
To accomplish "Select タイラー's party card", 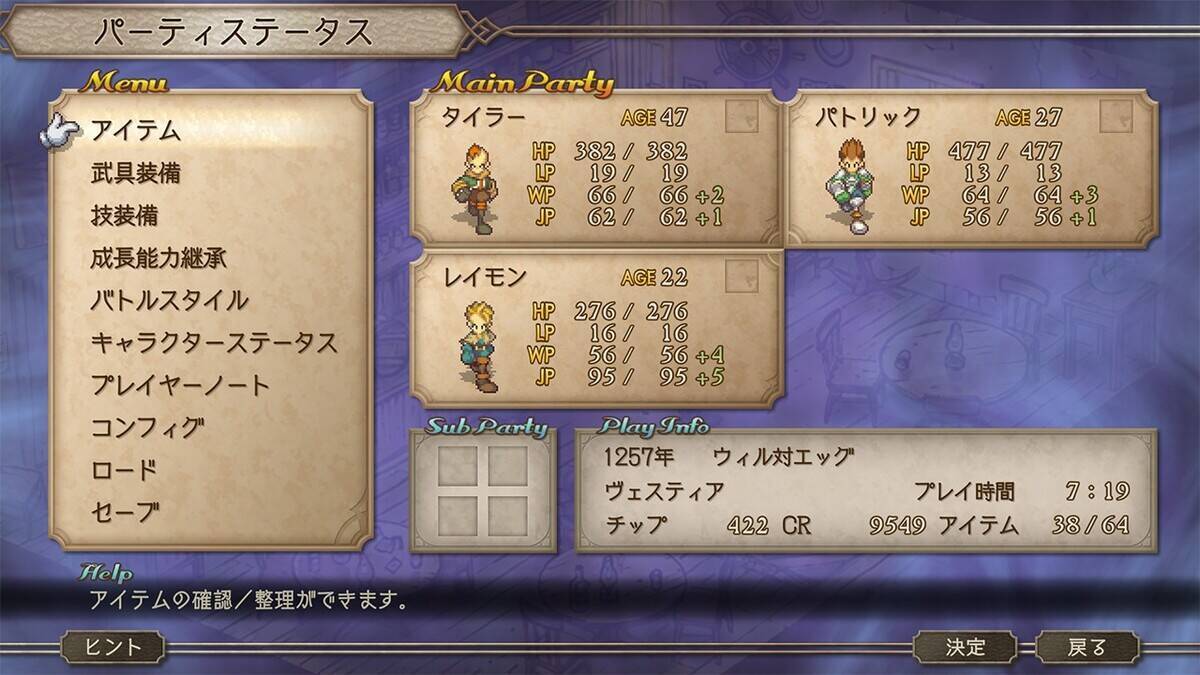I will [x=596, y=168].
